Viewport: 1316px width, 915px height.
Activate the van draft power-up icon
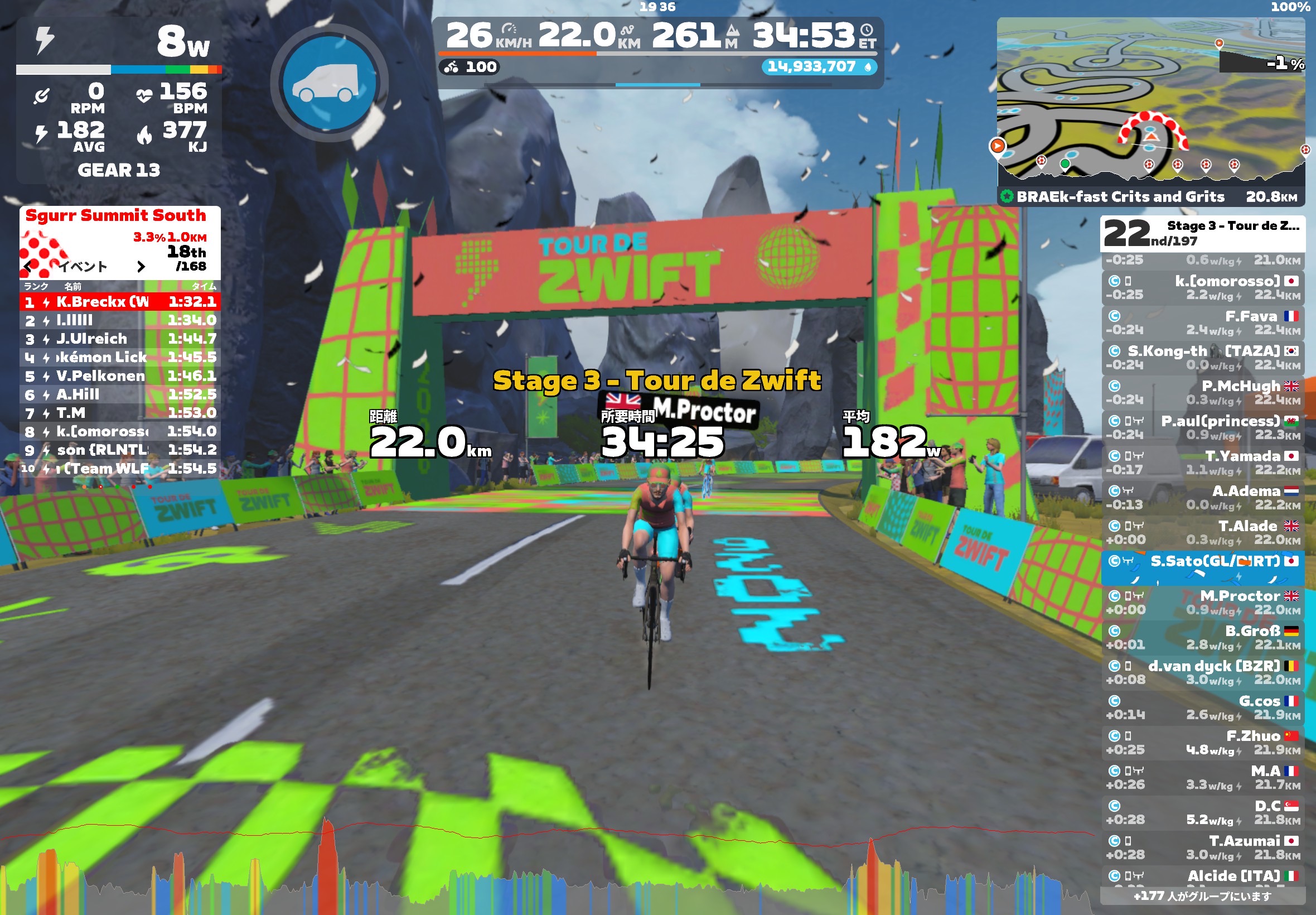pyautogui.click(x=329, y=83)
